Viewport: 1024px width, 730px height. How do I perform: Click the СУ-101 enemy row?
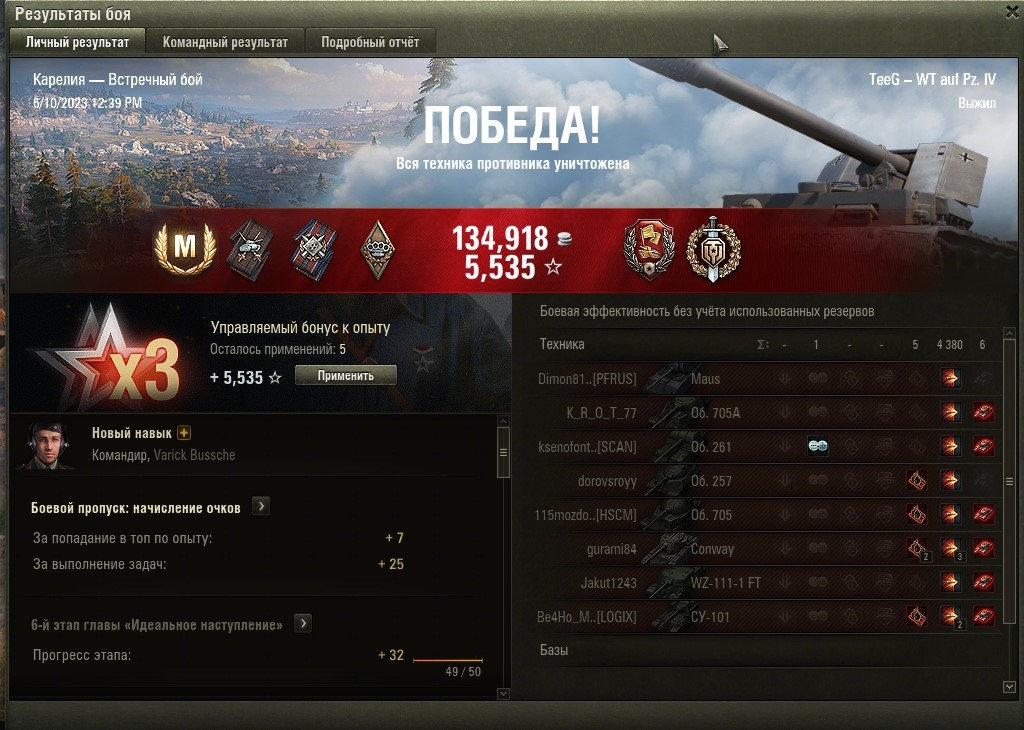(710, 617)
